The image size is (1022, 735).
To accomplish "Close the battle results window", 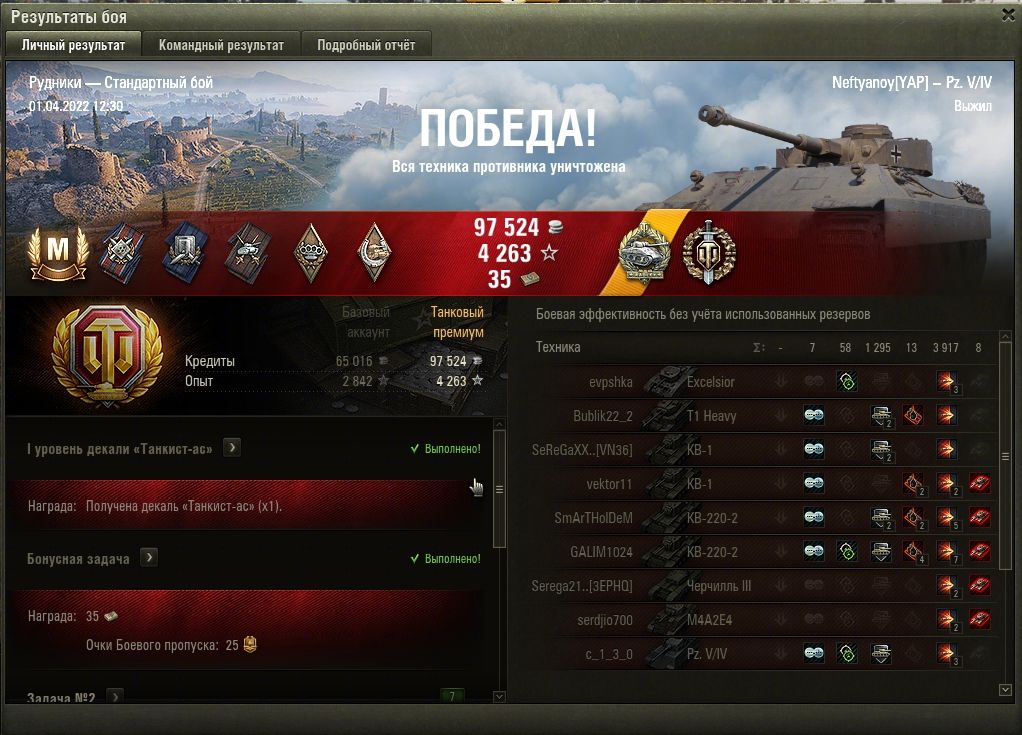I will [x=1008, y=15].
